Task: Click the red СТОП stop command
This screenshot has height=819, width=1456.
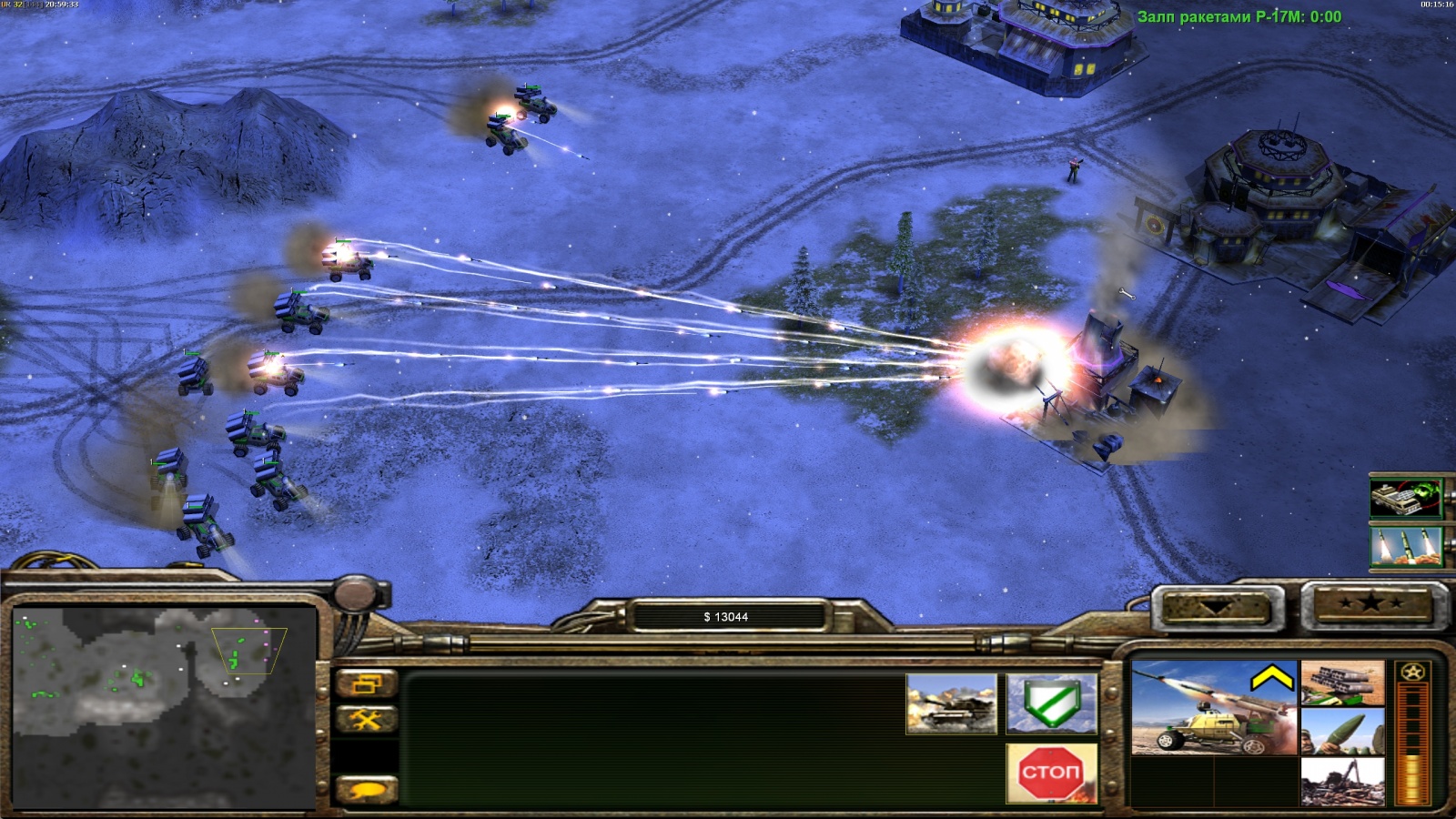Action: pyautogui.click(x=1051, y=773)
